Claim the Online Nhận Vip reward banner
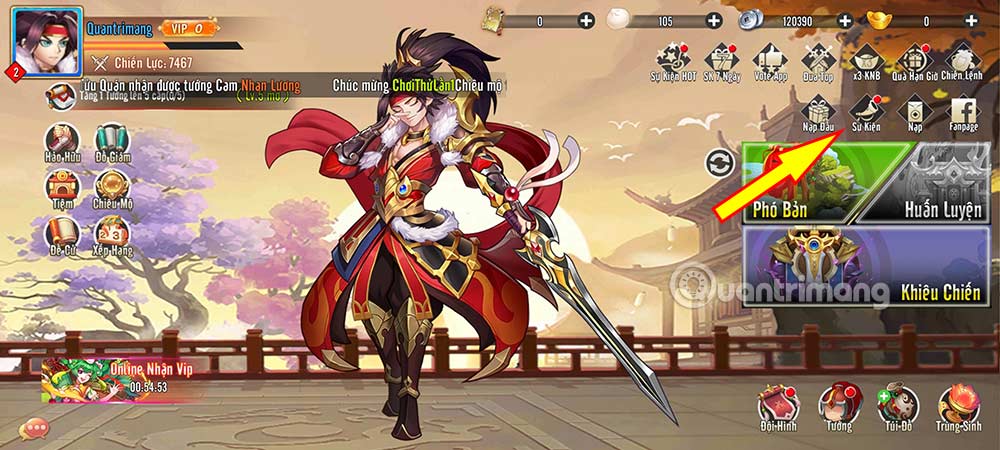 coord(120,378)
